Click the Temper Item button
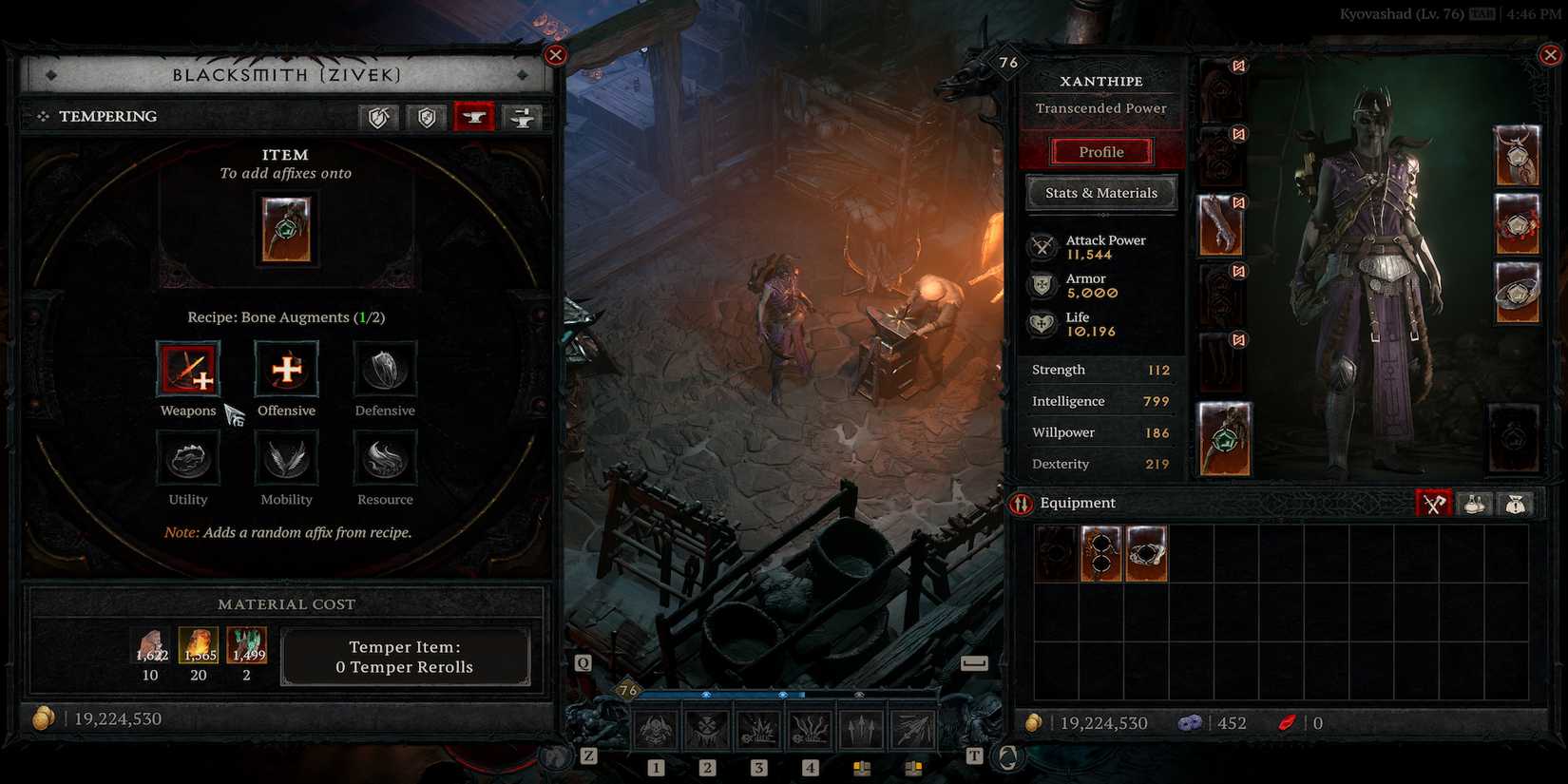Viewport: 1568px width, 784px height. pos(406,657)
